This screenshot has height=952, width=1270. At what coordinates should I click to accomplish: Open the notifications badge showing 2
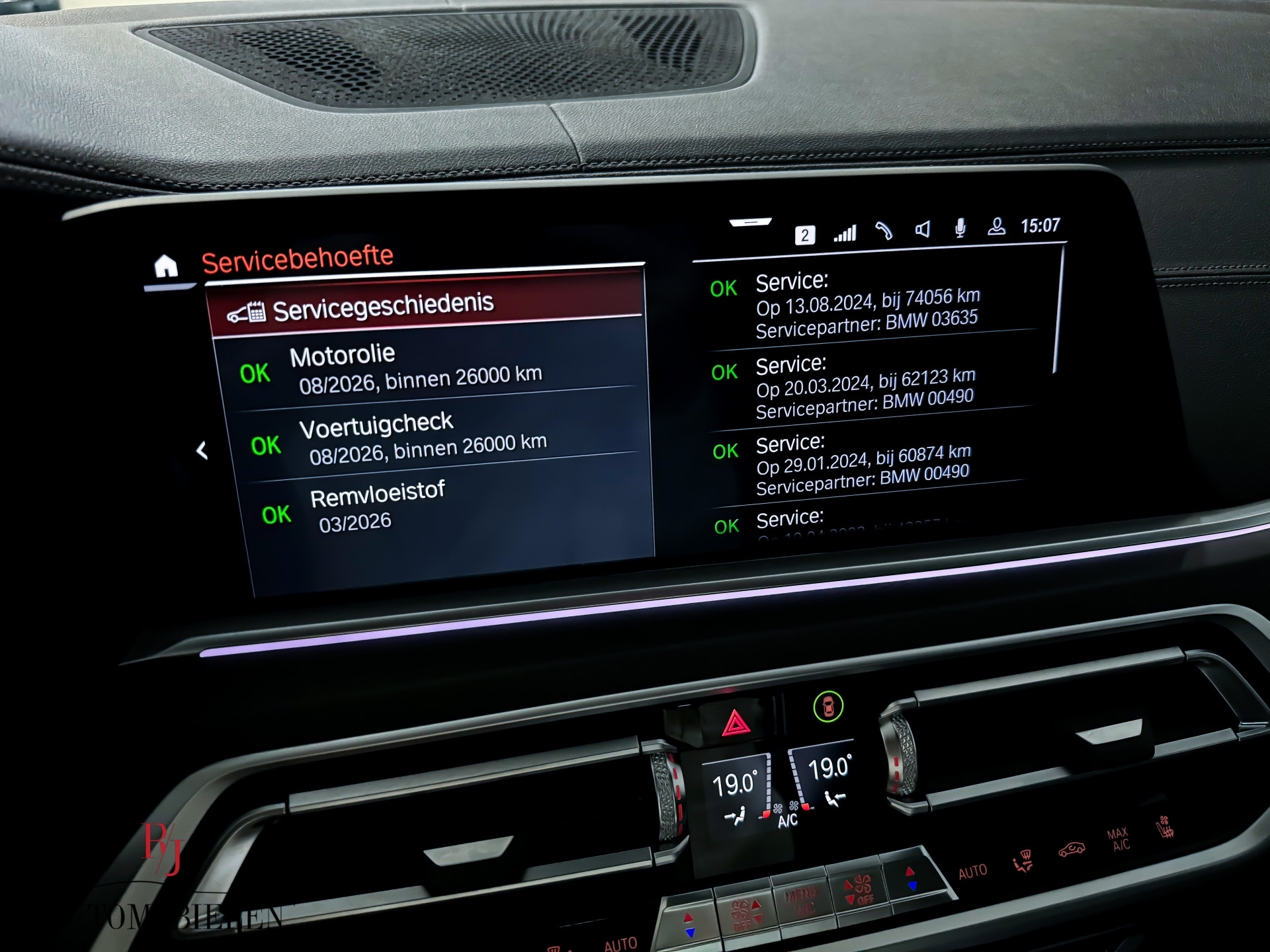tap(804, 235)
